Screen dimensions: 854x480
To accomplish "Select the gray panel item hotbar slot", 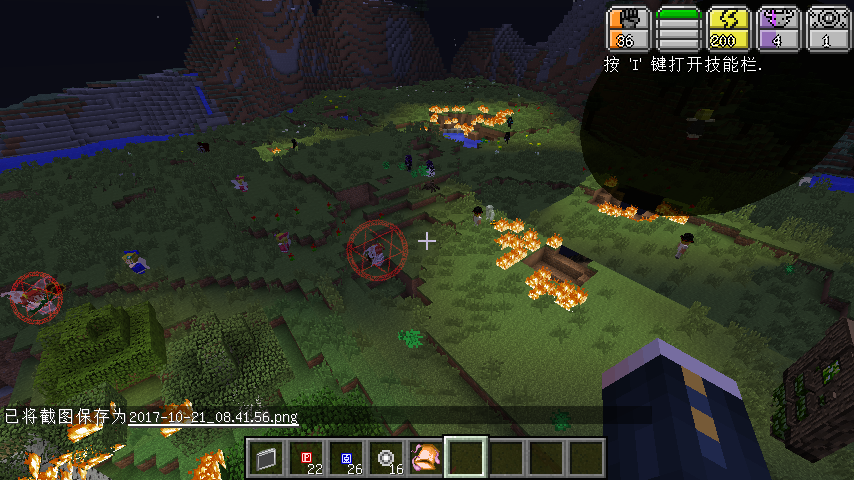I will click(x=266, y=458).
